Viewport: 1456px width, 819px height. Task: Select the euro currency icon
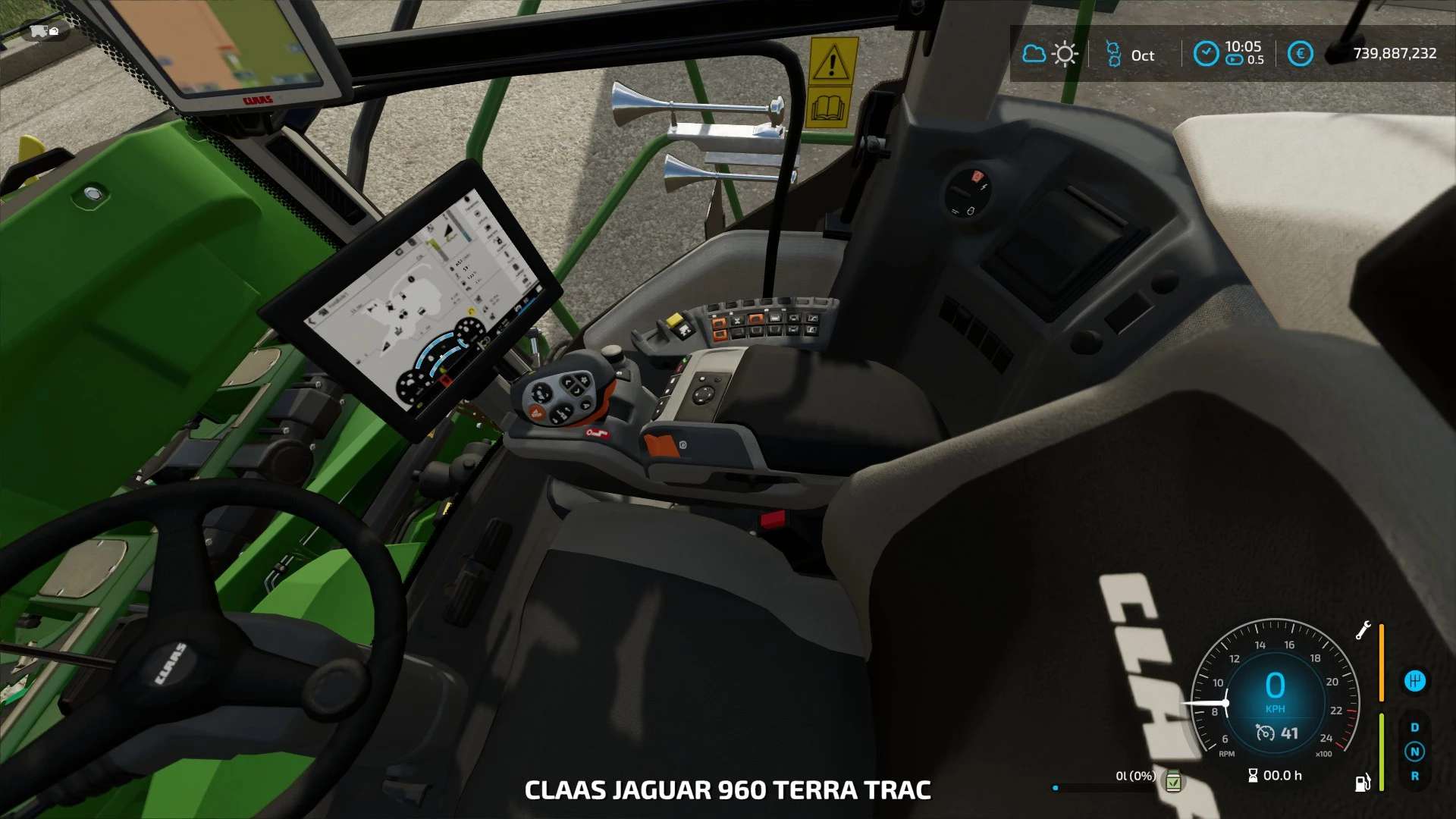click(1300, 54)
